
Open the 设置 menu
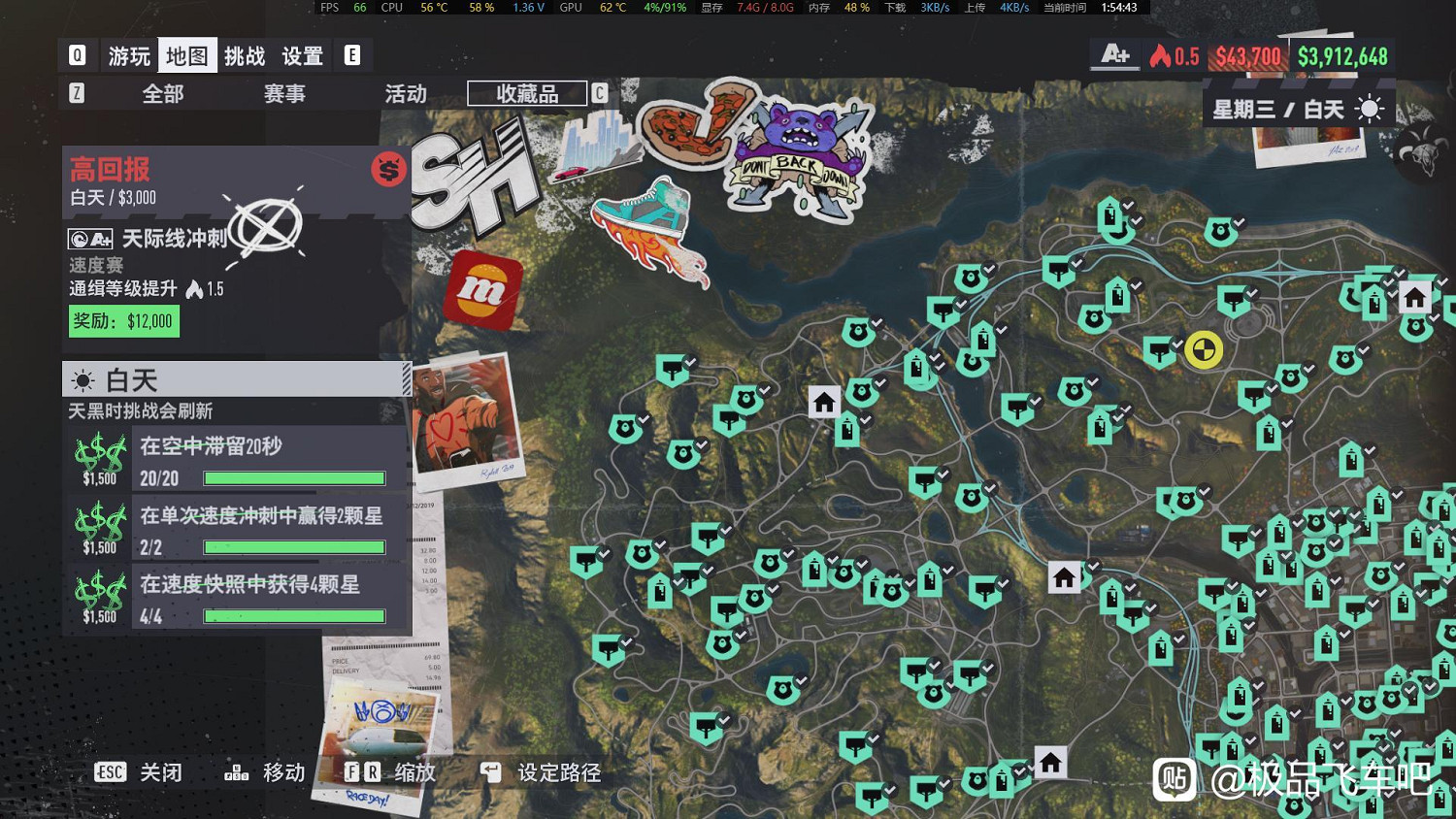(x=302, y=55)
